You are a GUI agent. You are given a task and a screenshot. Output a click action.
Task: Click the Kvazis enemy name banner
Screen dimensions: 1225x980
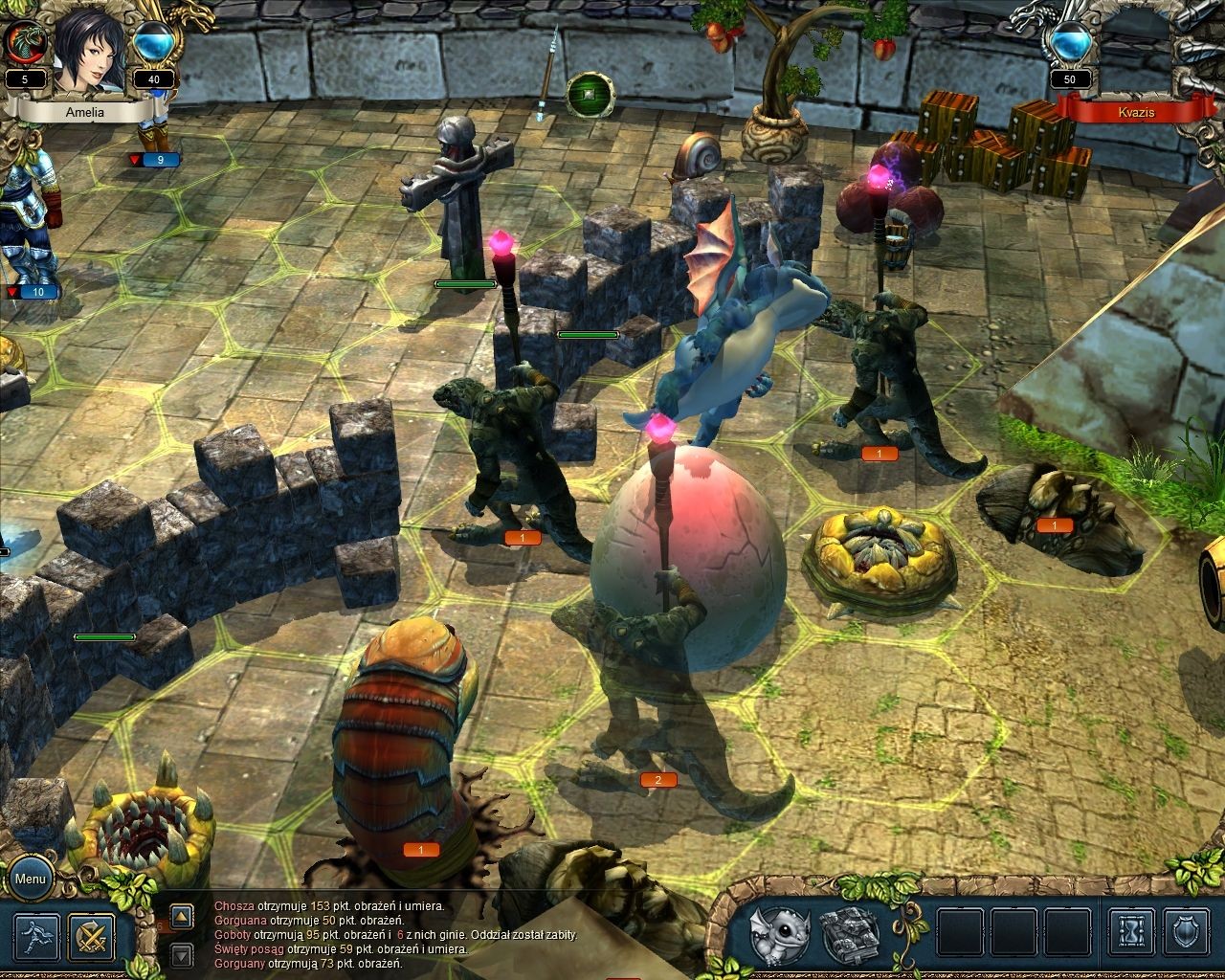(1133, 111)
